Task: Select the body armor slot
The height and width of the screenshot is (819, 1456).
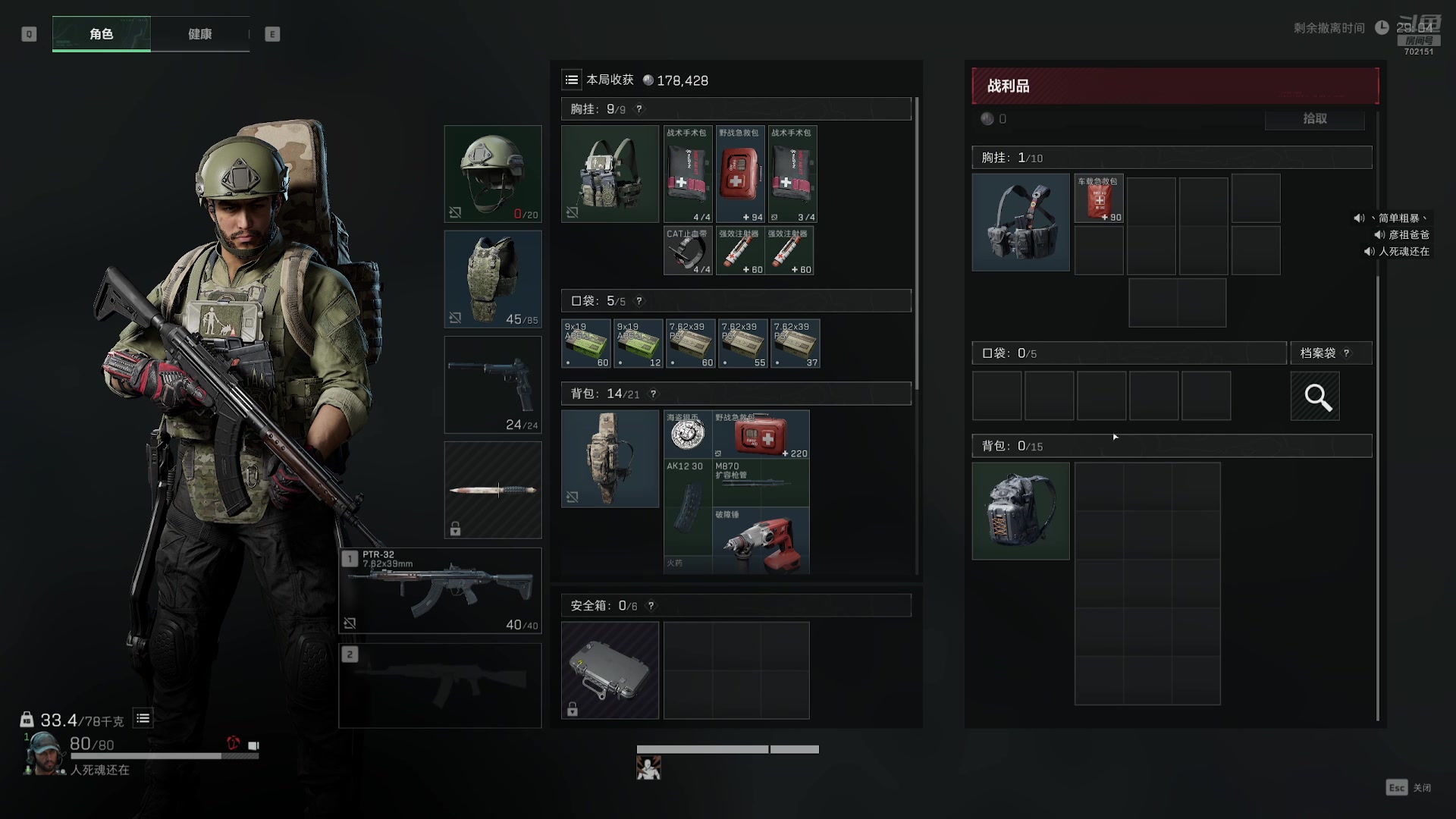Action: [x=493, y=279]
